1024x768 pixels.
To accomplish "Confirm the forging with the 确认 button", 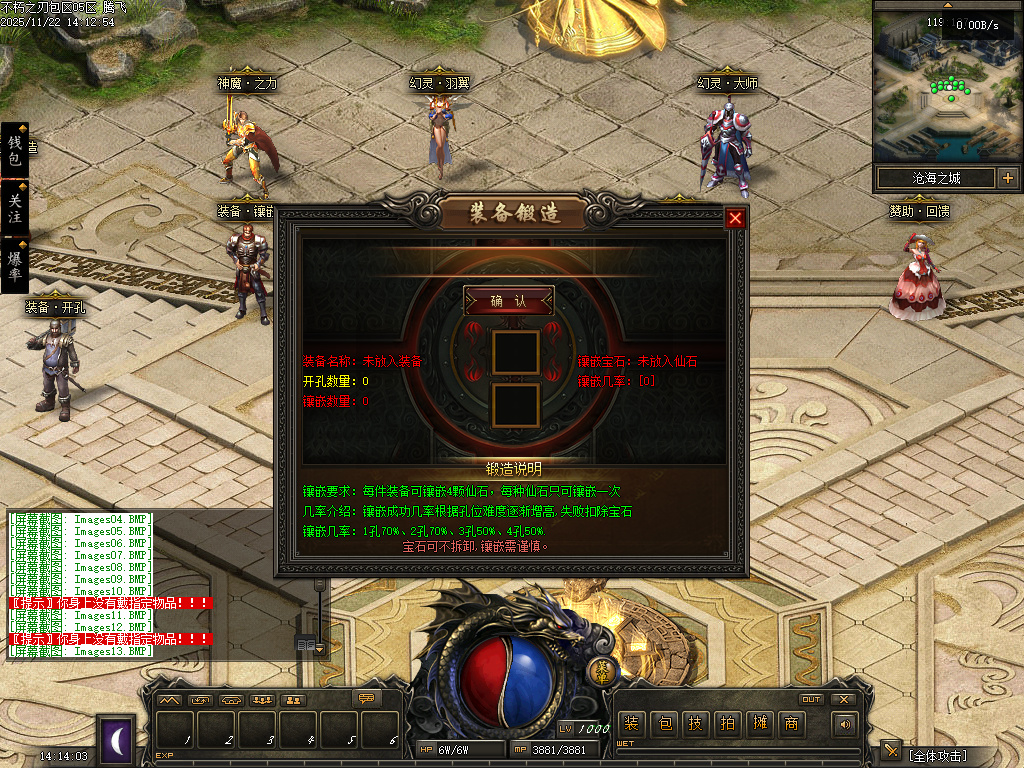I will tap(508, 301).
